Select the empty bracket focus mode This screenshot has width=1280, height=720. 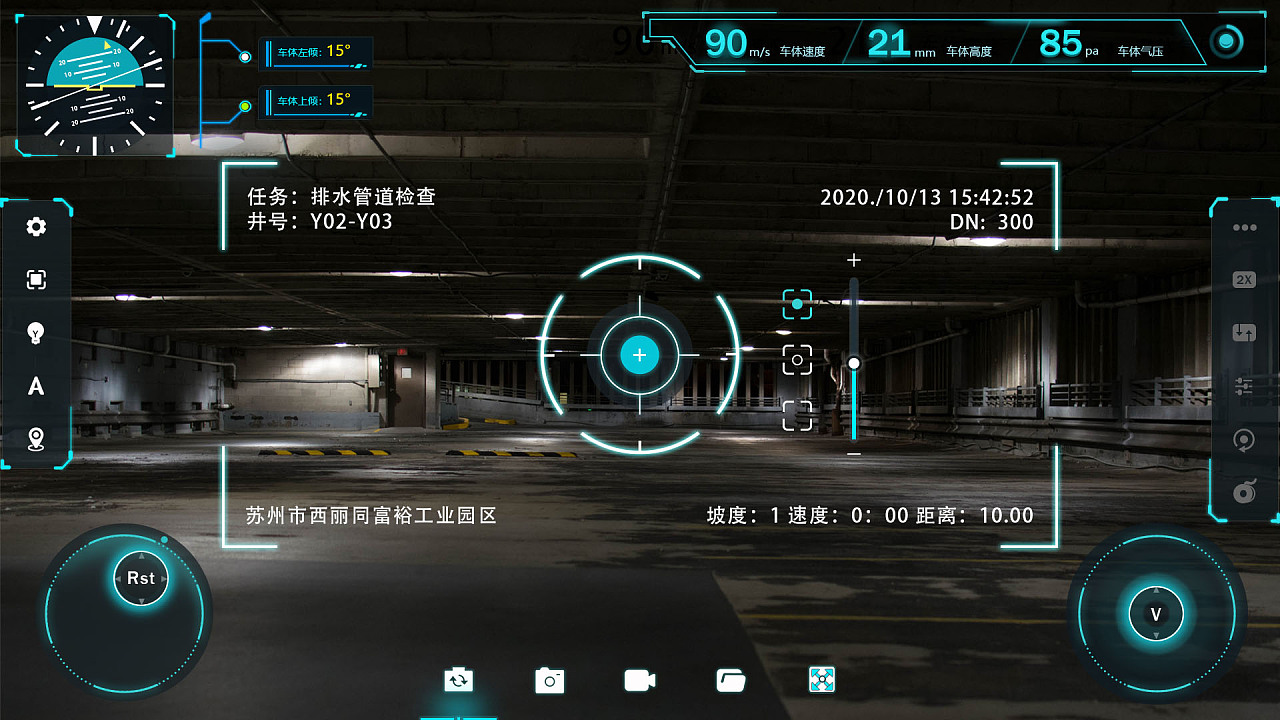[797, 413]
